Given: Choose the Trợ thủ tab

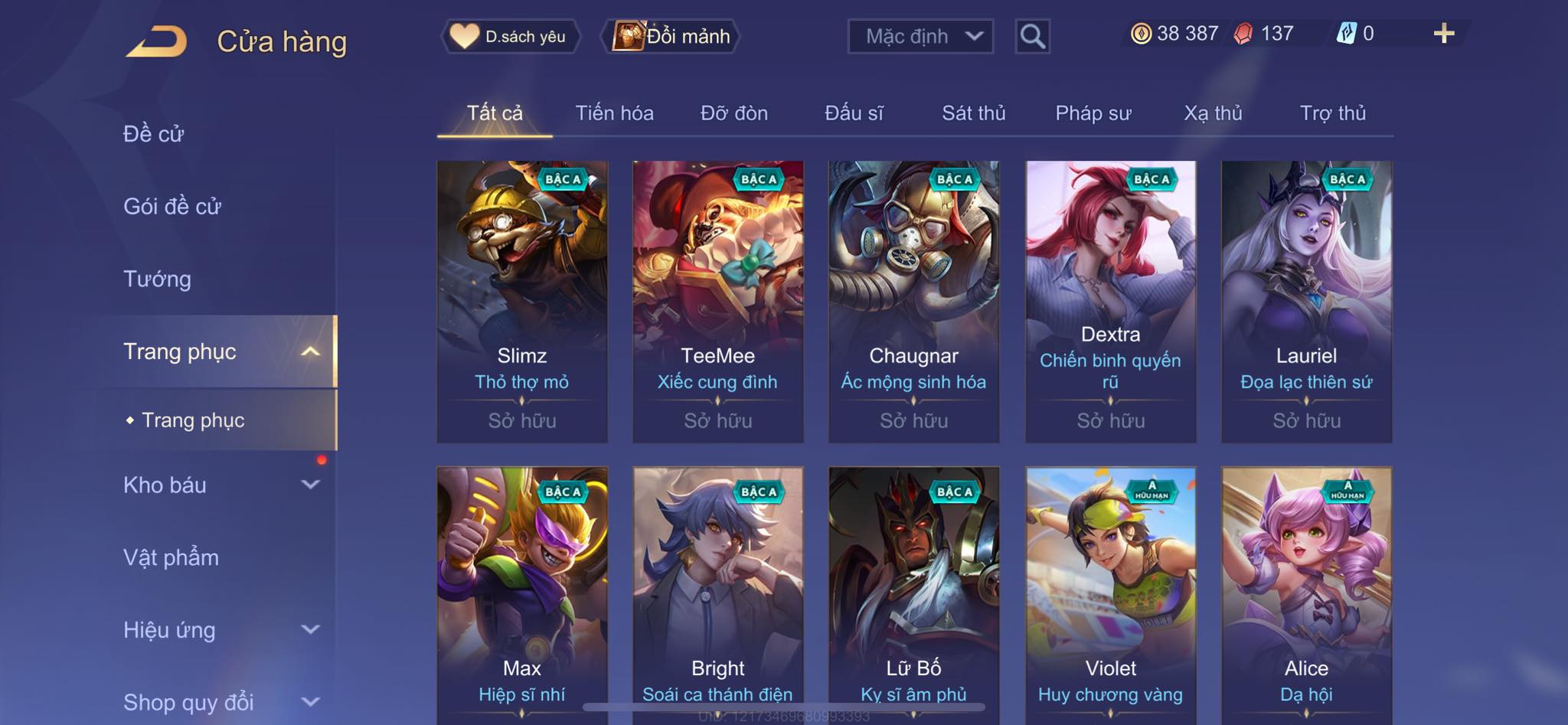Looking at the screenshot, I should 1332,113.
